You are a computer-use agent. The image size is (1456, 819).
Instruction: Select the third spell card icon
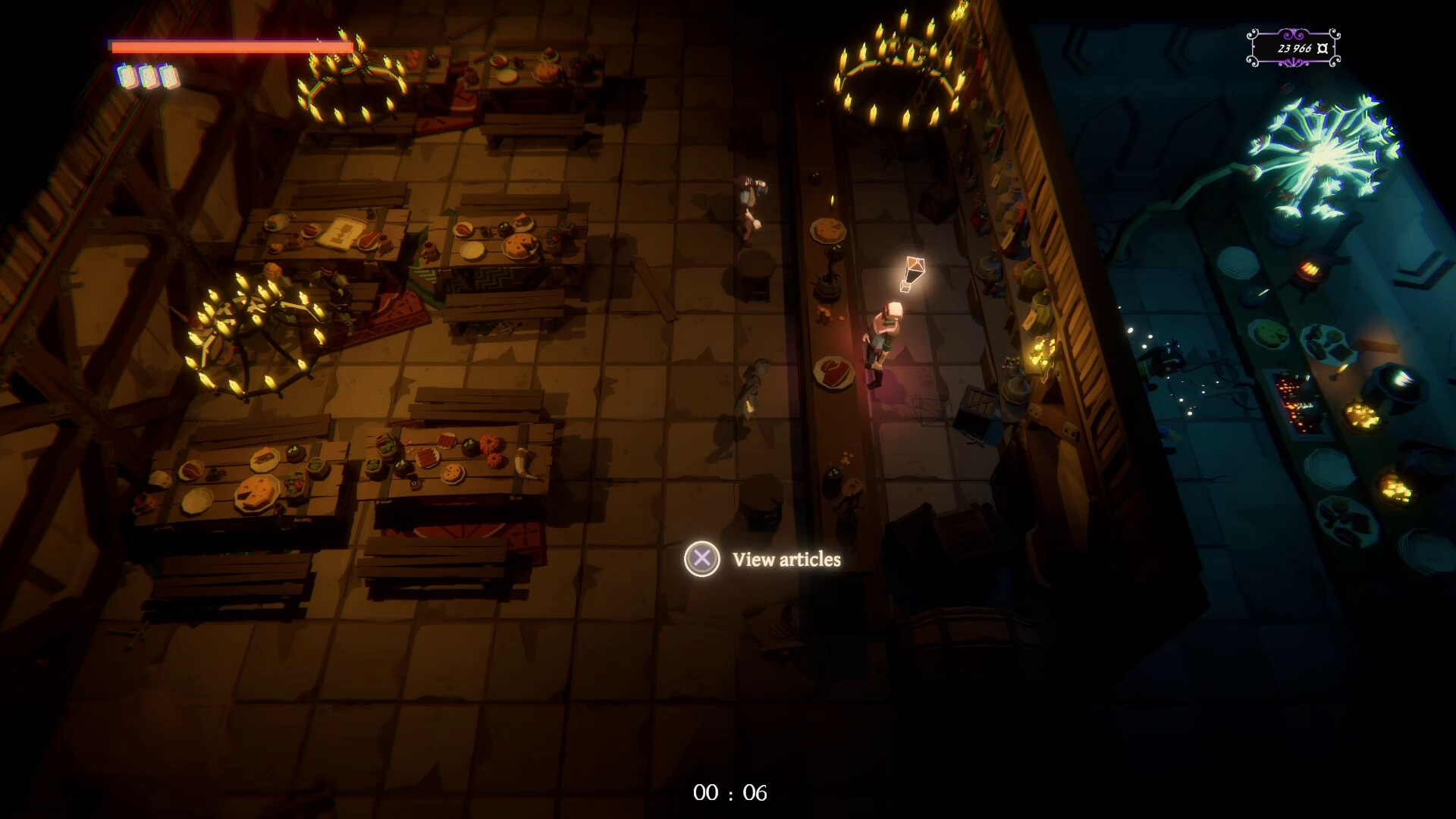click(x=168, y=76)
